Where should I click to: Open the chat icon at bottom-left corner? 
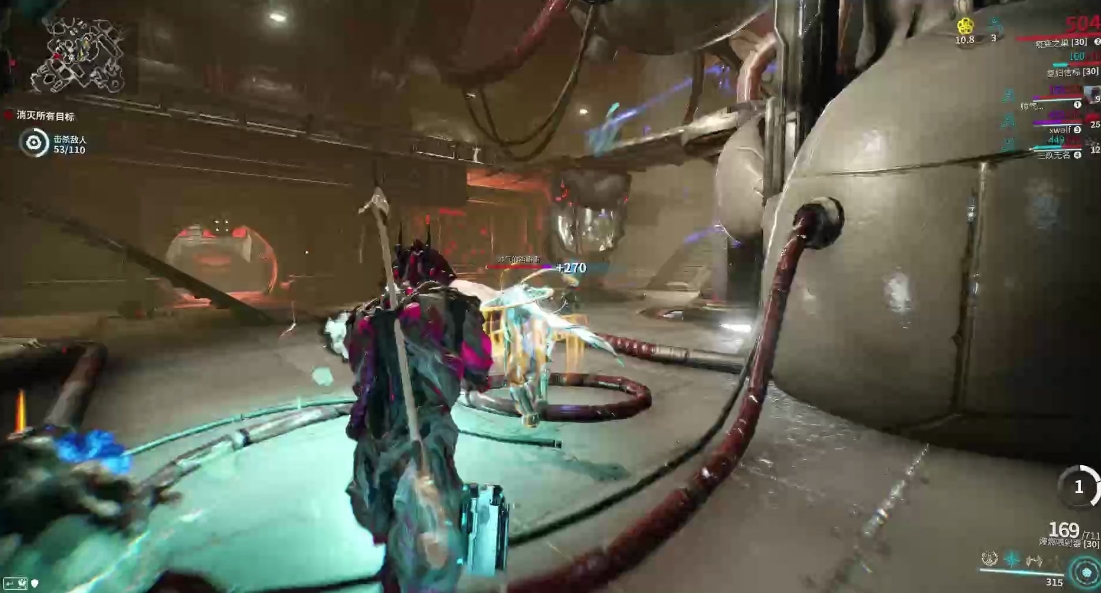[x=15, y=582]
